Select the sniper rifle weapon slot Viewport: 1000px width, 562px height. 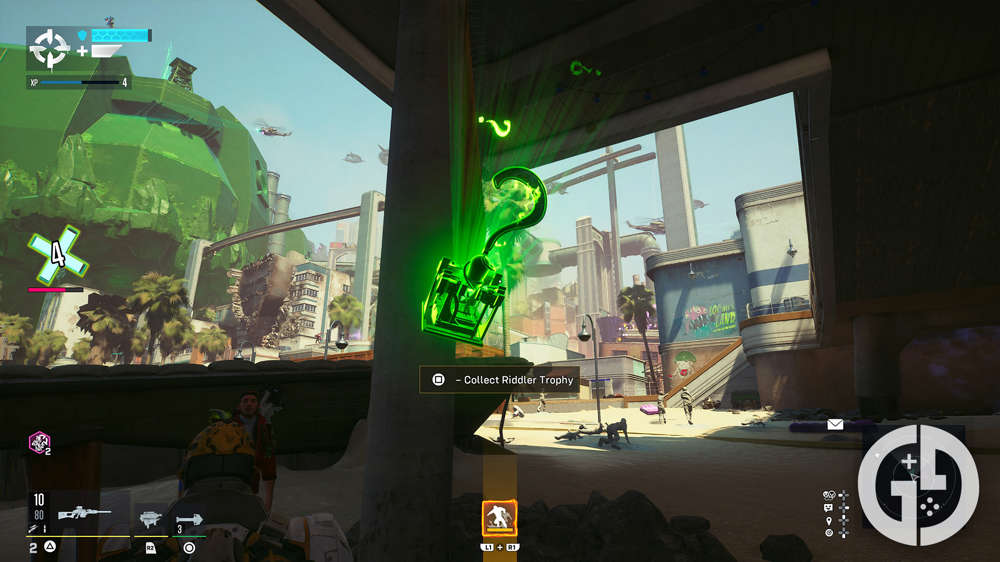(84, 515)
